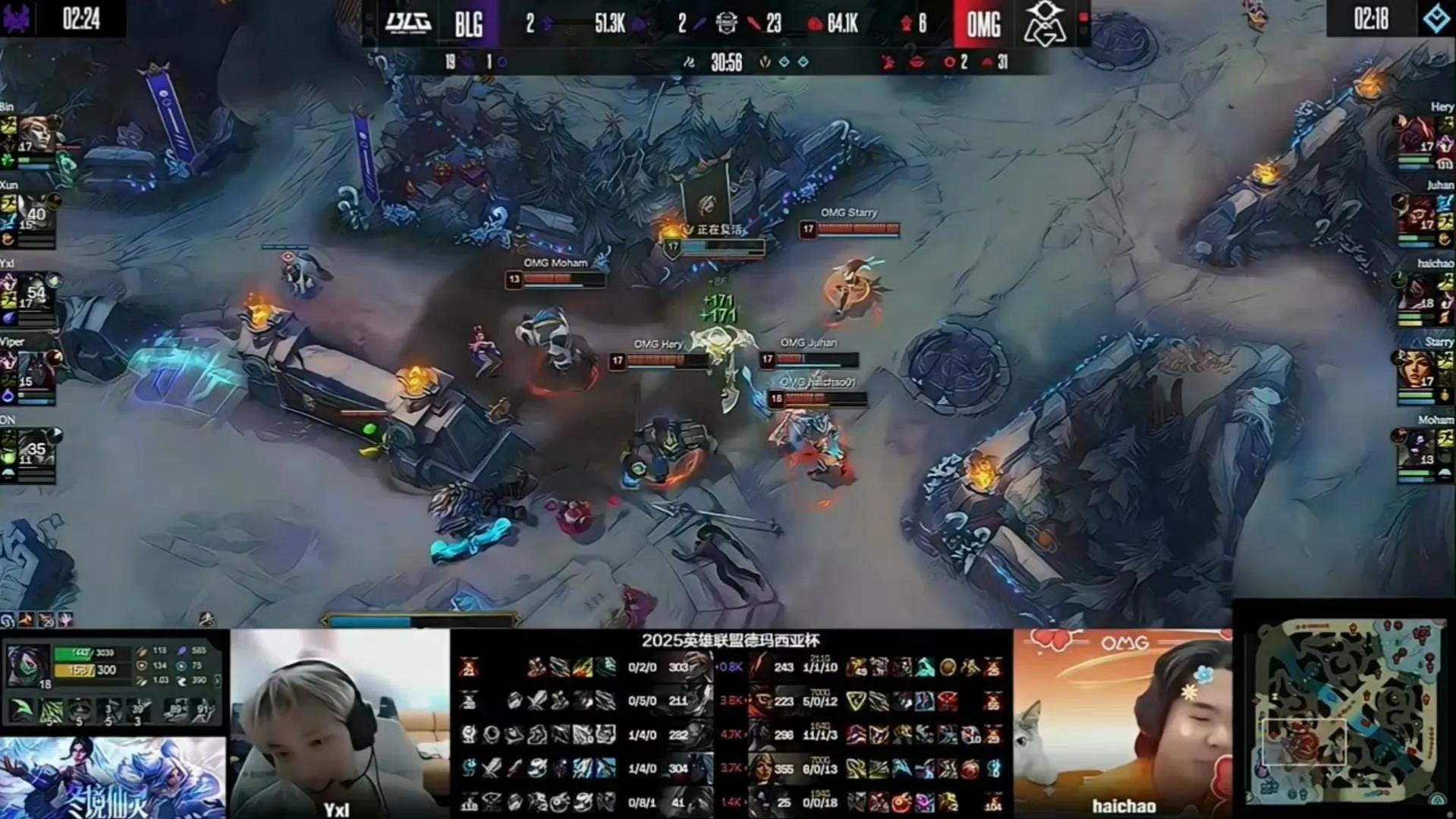The height and width of the screenshot is (819, 1456).
Task: Select the Akali portrait in the champion HUD
Action: (28, 665)
